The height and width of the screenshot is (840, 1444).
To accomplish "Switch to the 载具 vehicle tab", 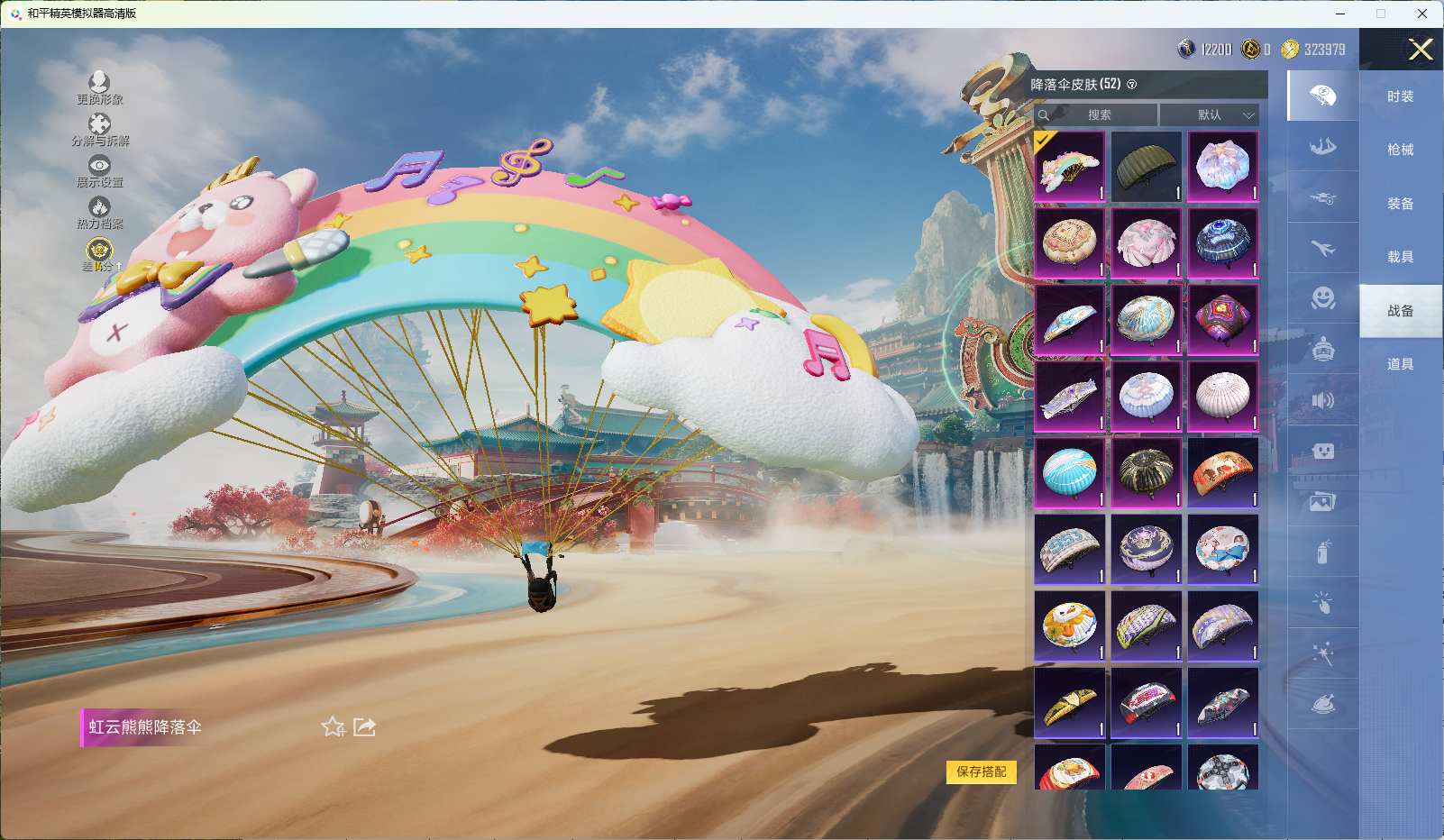I will [1400, 257].
